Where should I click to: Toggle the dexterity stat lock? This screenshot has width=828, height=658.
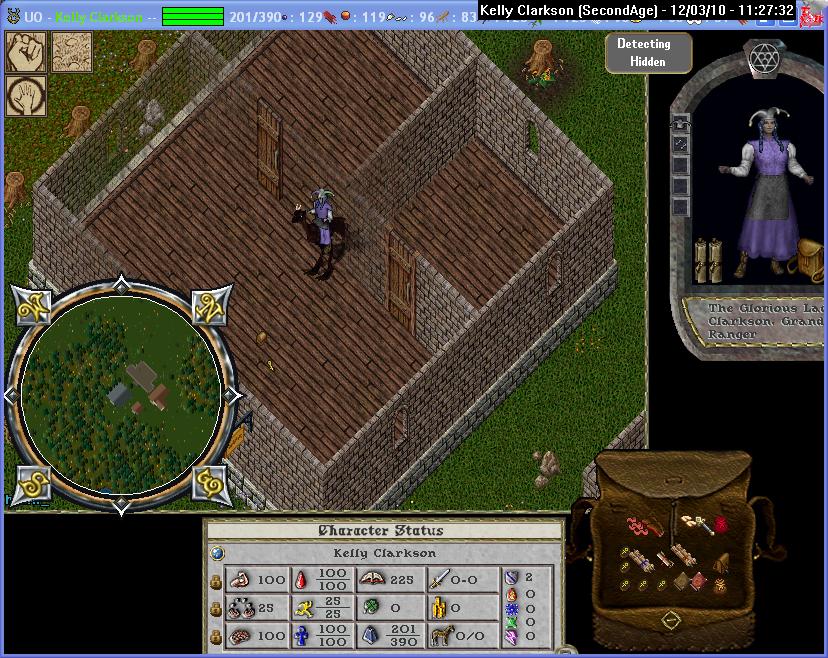click(x=215, y=608)
